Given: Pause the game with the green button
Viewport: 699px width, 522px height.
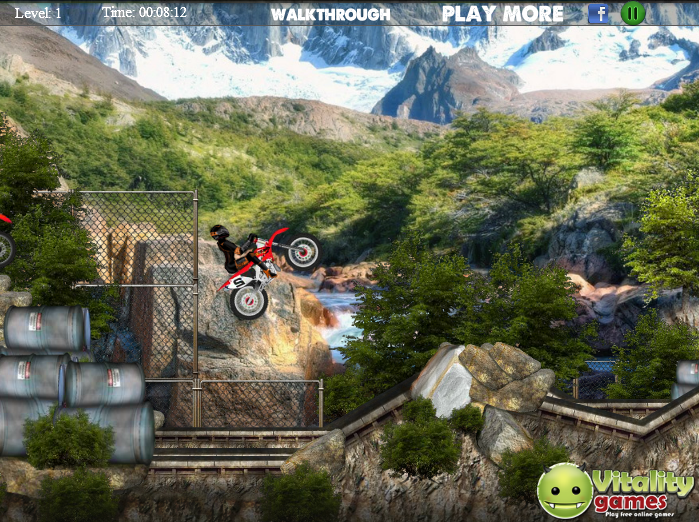Looking at the screenshot, I should pyautogui.click(x=632, y=13).
